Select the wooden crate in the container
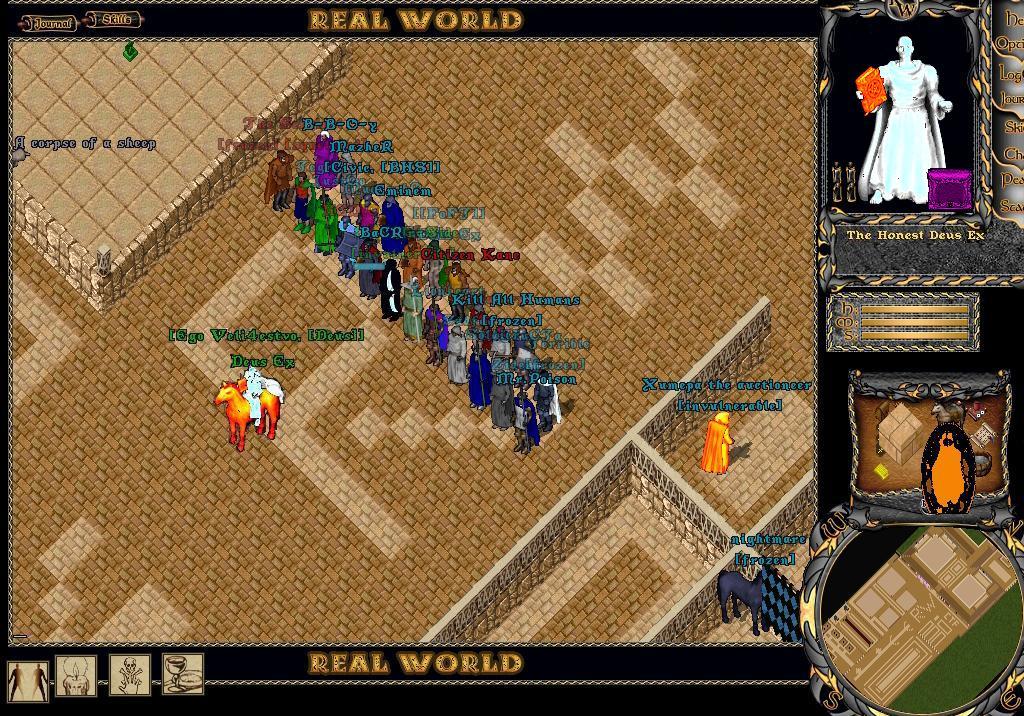The height and width of the screenshot is (716, 1024). [x=899, y=431]
